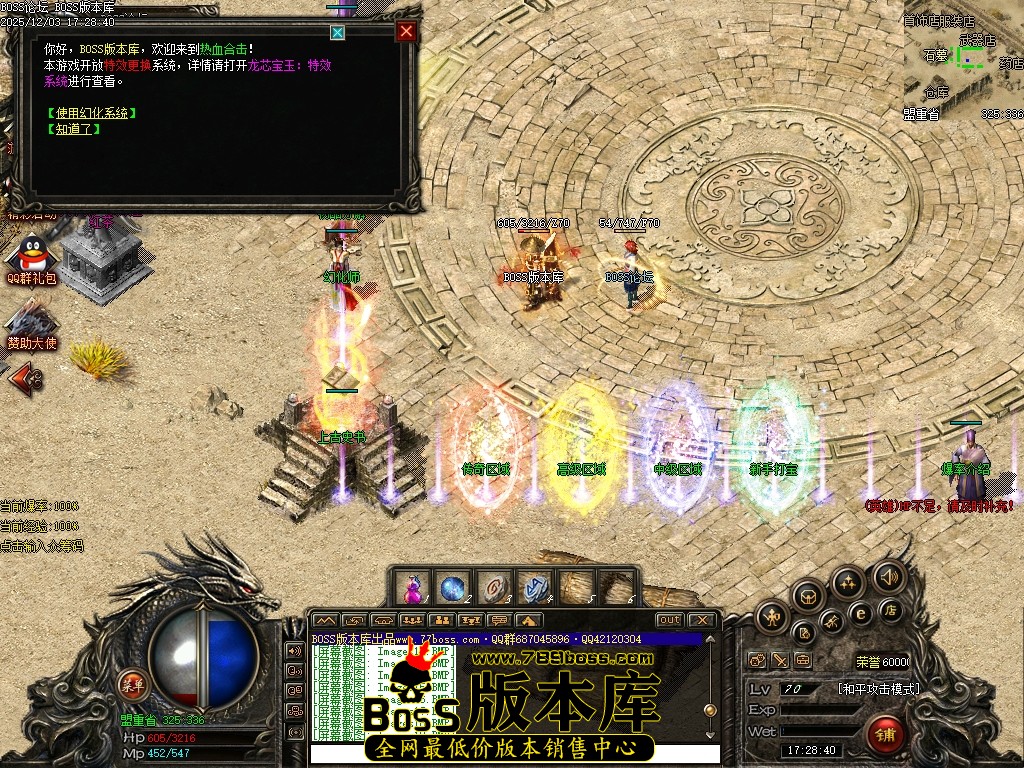Choose the 使用幻化系统 dialogue option
Screen dimensions: 1024x768
(90, 113)
